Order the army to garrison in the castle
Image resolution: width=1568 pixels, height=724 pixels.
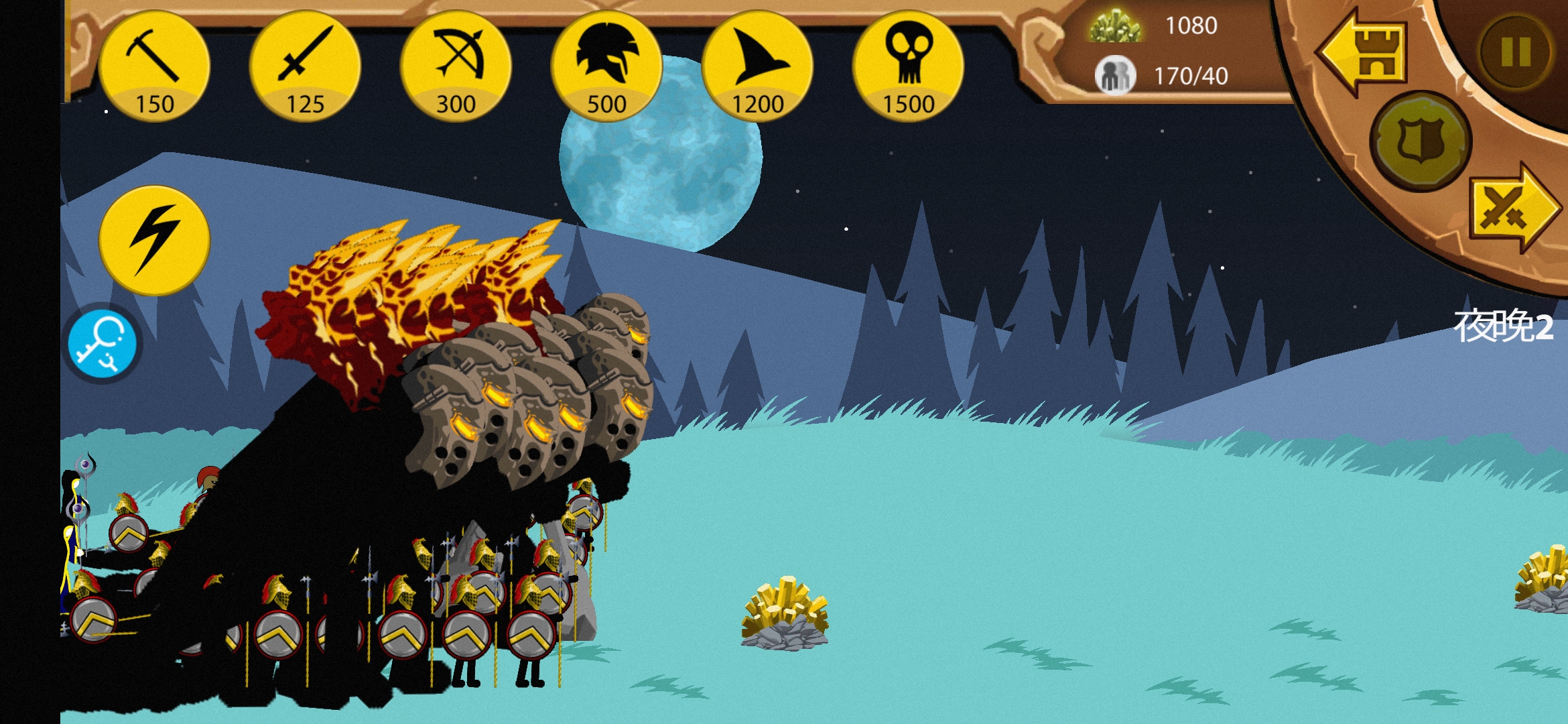1364,52
